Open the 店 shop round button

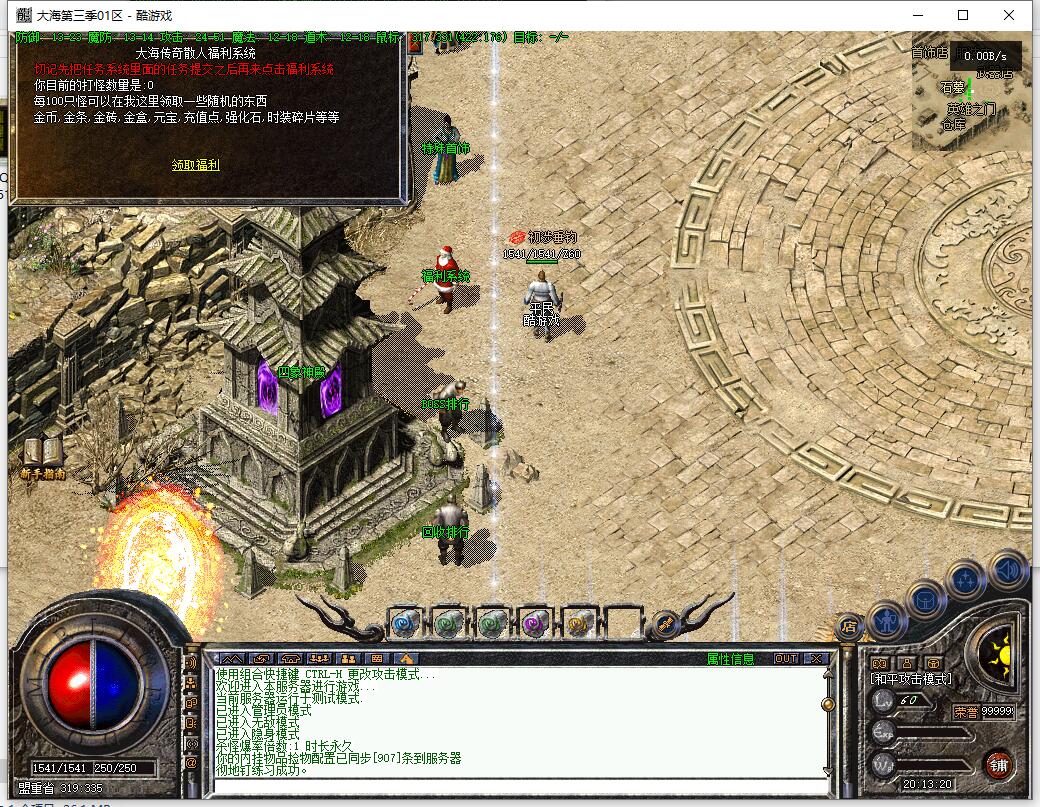pos(849,627)
